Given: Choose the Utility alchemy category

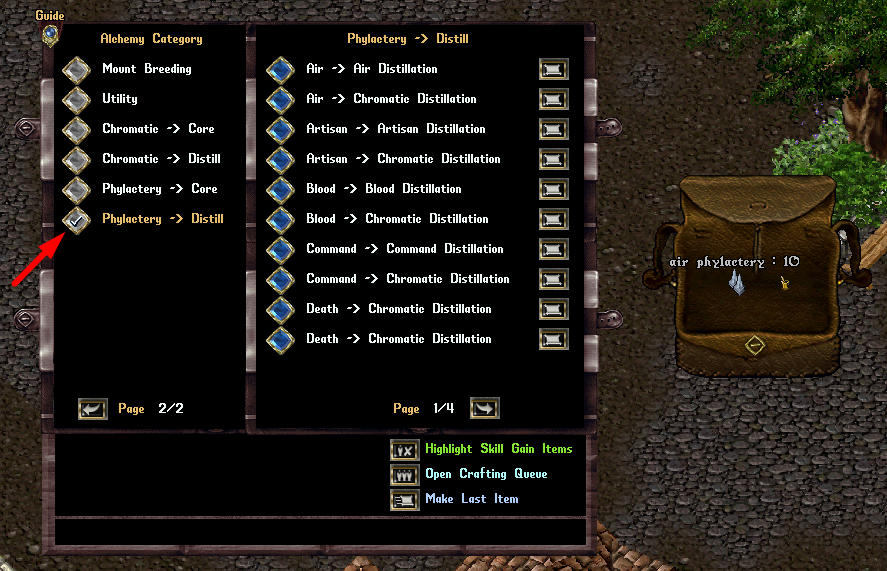Looking at the screenshot, I should point(76,100).
